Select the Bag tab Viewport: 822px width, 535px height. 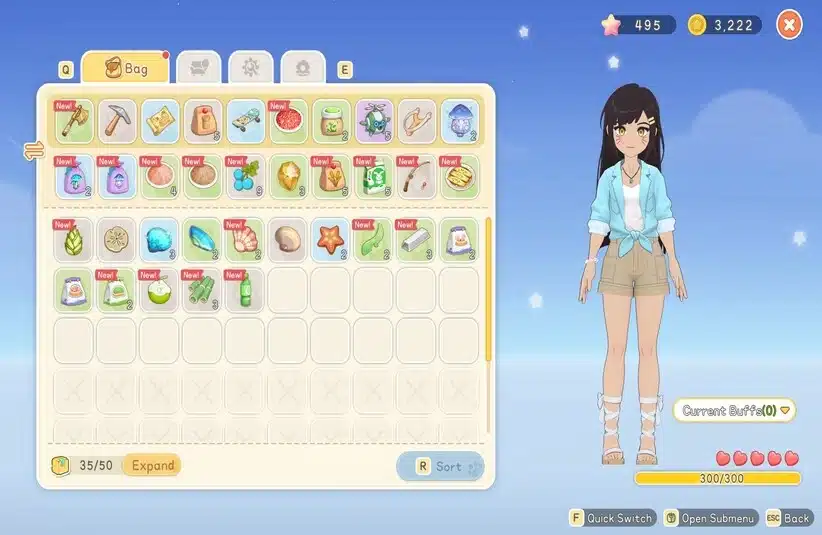click(125, 69)
